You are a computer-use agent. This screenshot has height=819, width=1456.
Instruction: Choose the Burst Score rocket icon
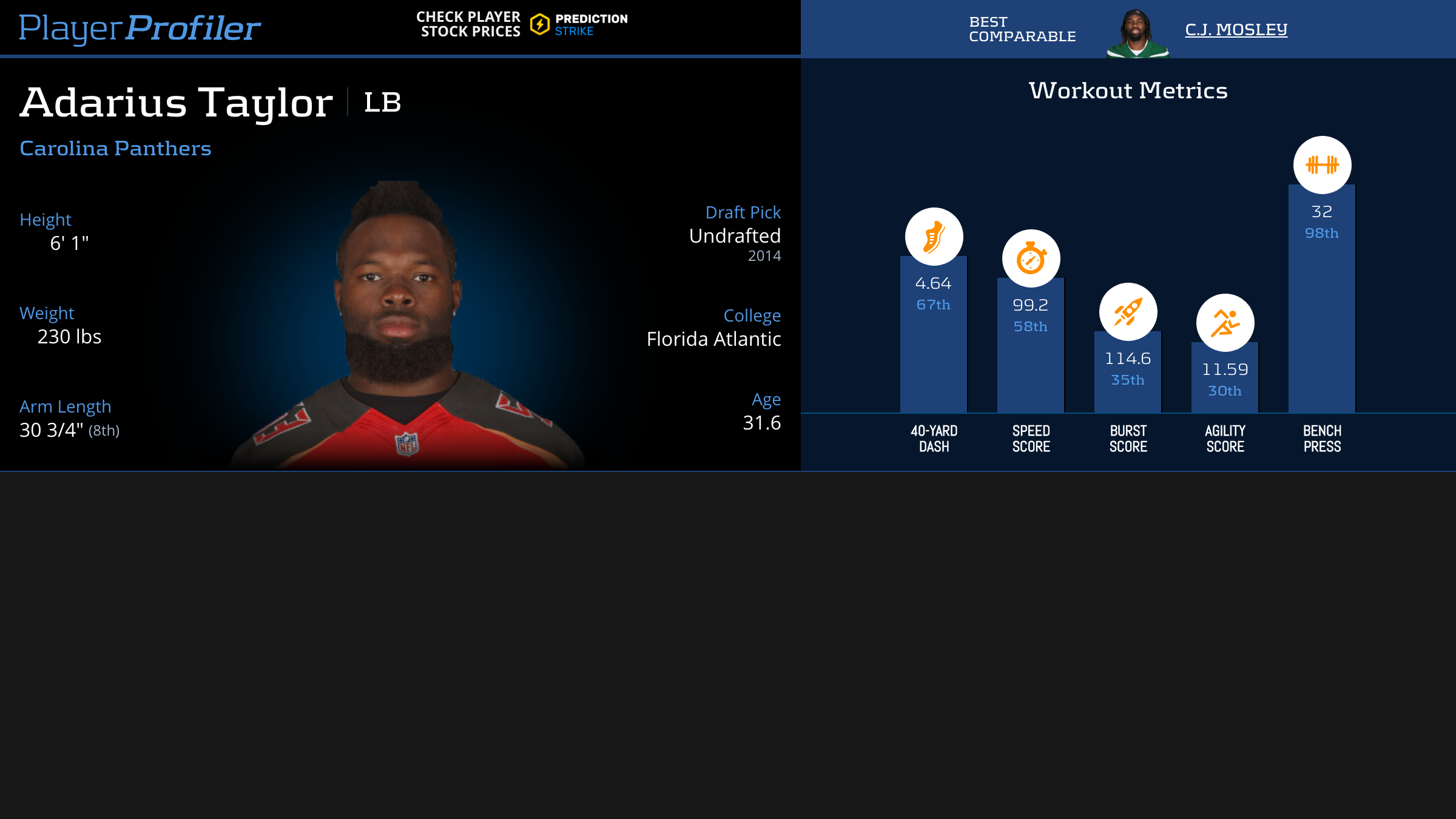coord(1128,312)
